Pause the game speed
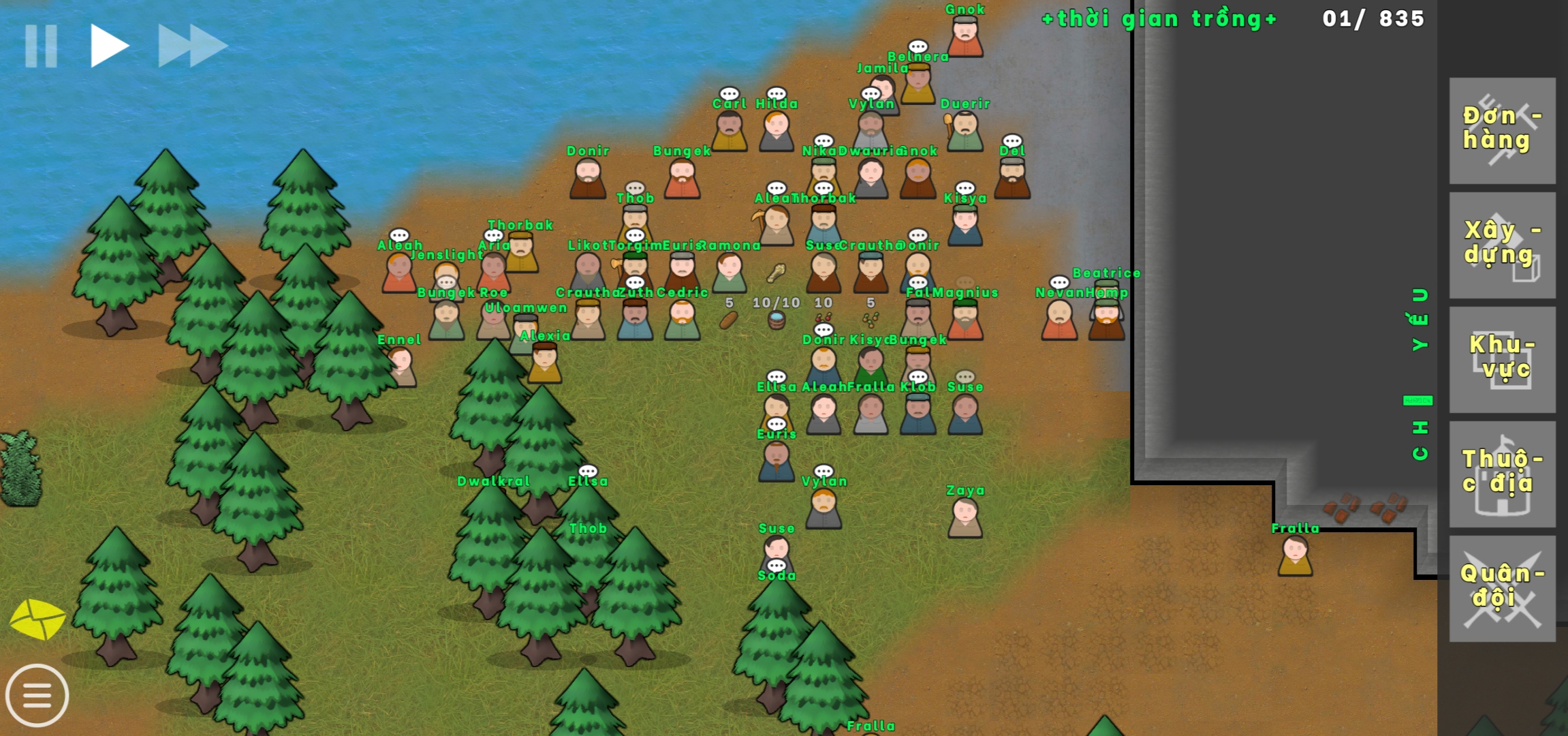 point(41,46)
